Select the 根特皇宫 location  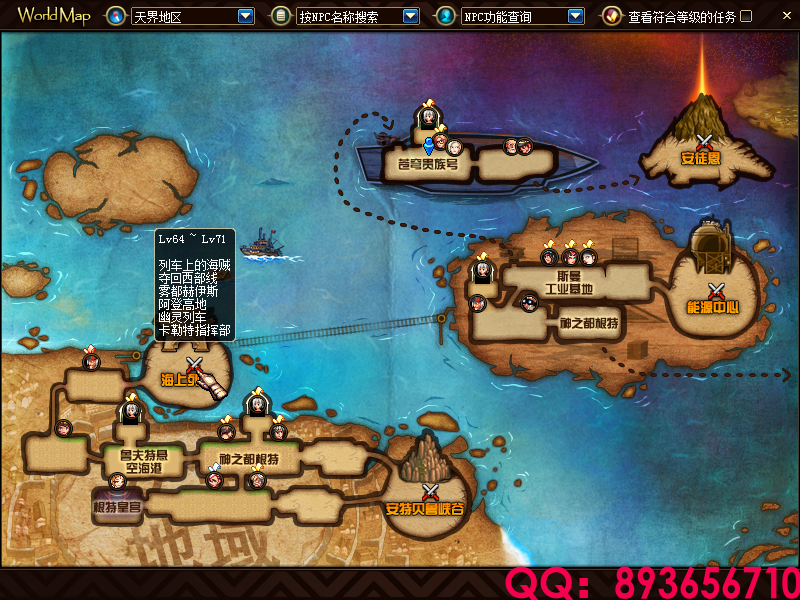pos(118,506)
